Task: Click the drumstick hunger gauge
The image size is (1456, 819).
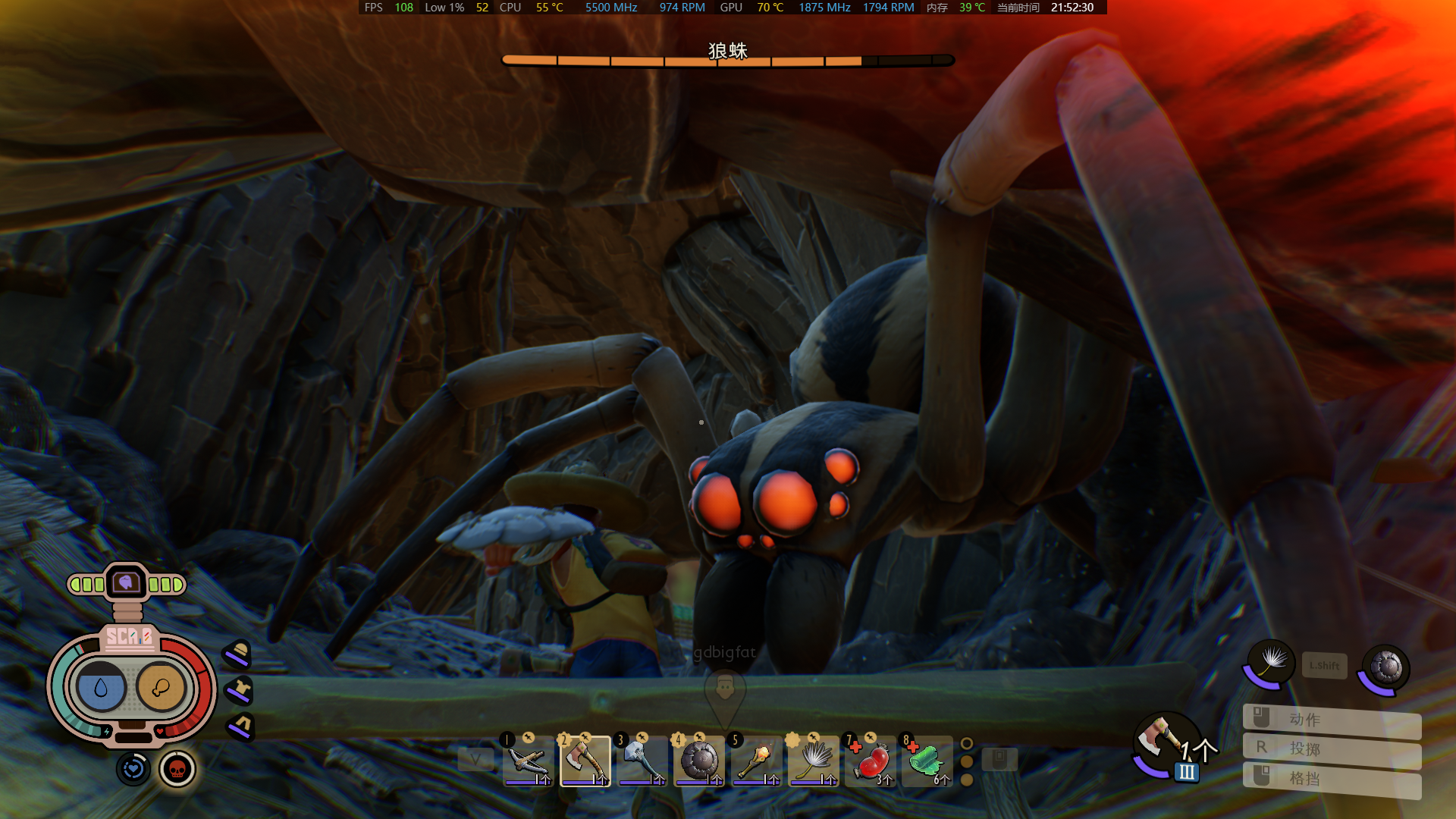Action: point(161,688)
